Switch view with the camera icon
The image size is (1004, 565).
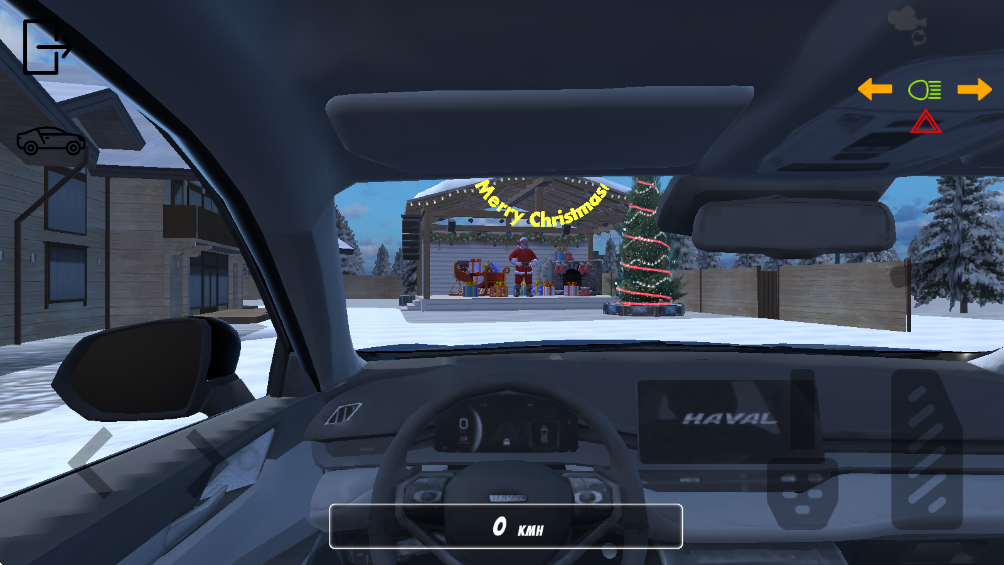(907, 24)
